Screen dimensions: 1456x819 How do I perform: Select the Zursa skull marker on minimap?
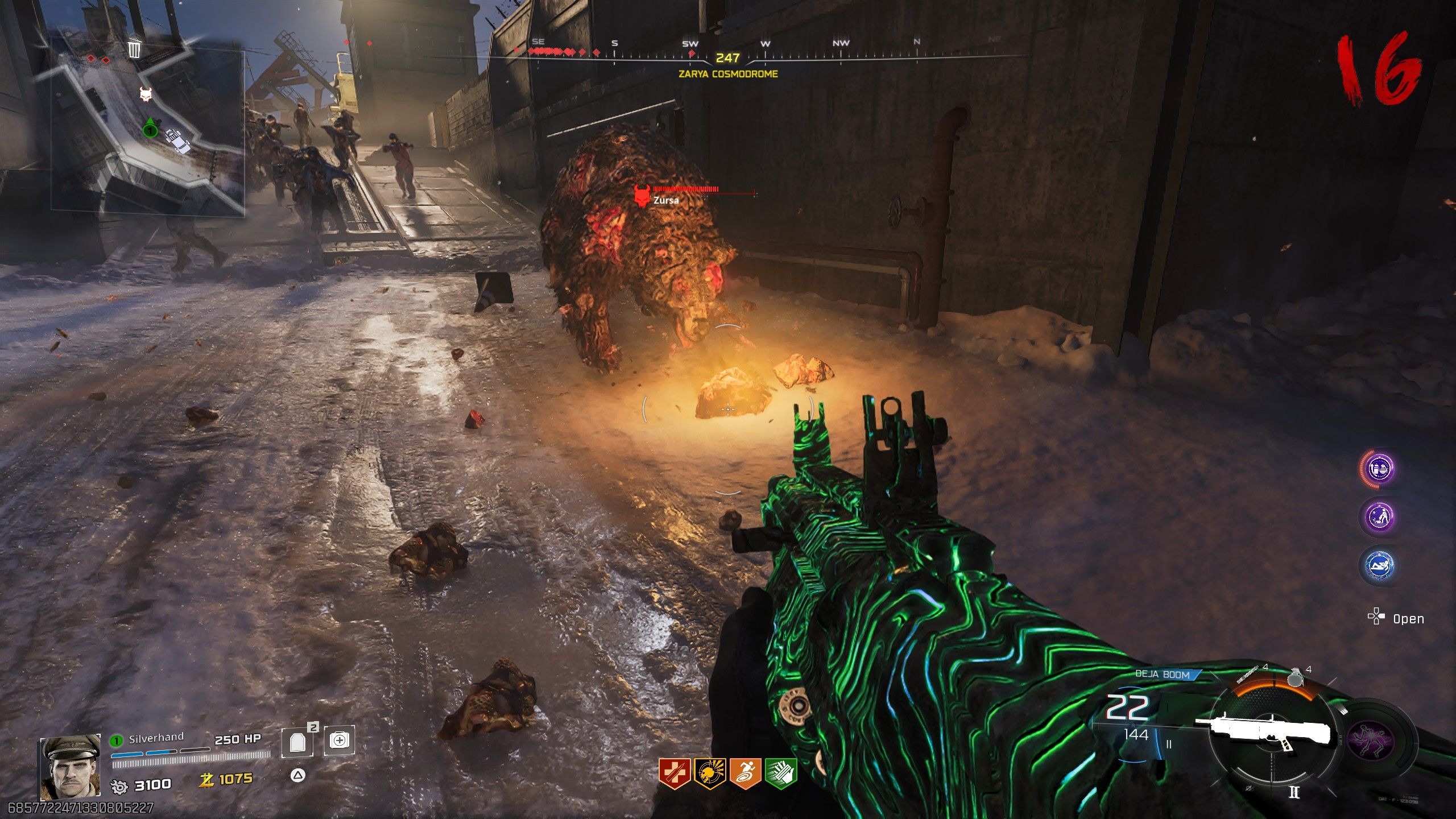pyautogui.click(x=146, y=94)
